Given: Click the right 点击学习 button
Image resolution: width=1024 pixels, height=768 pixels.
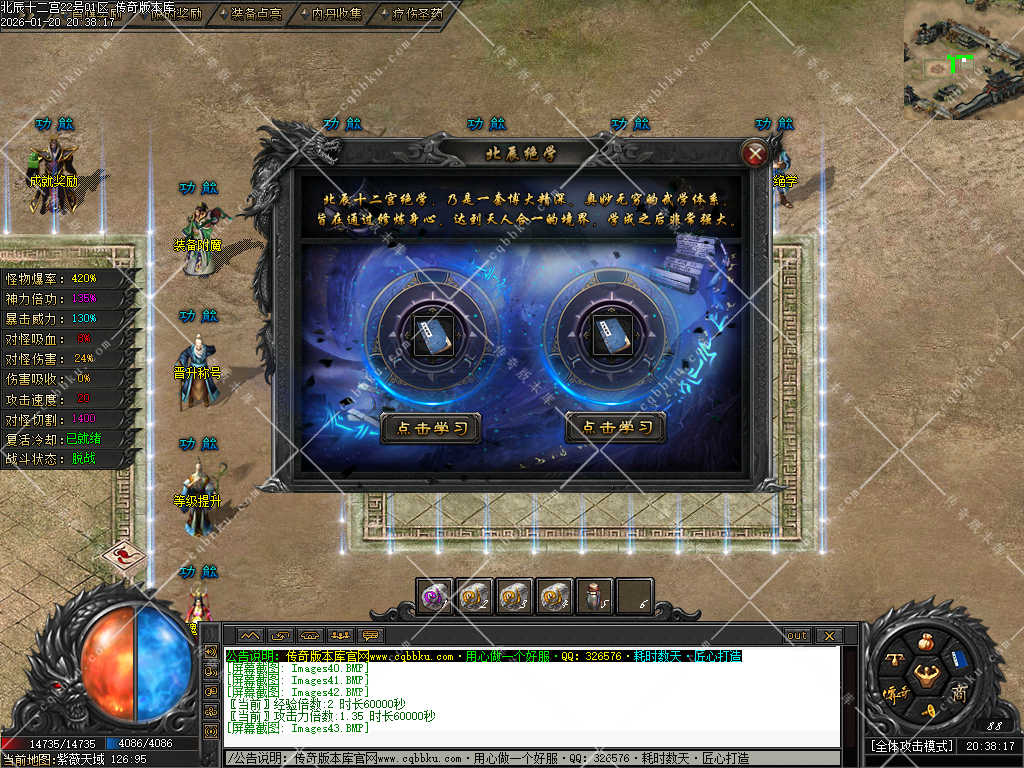Looking at the screenshot, I should tap(615, 428).
